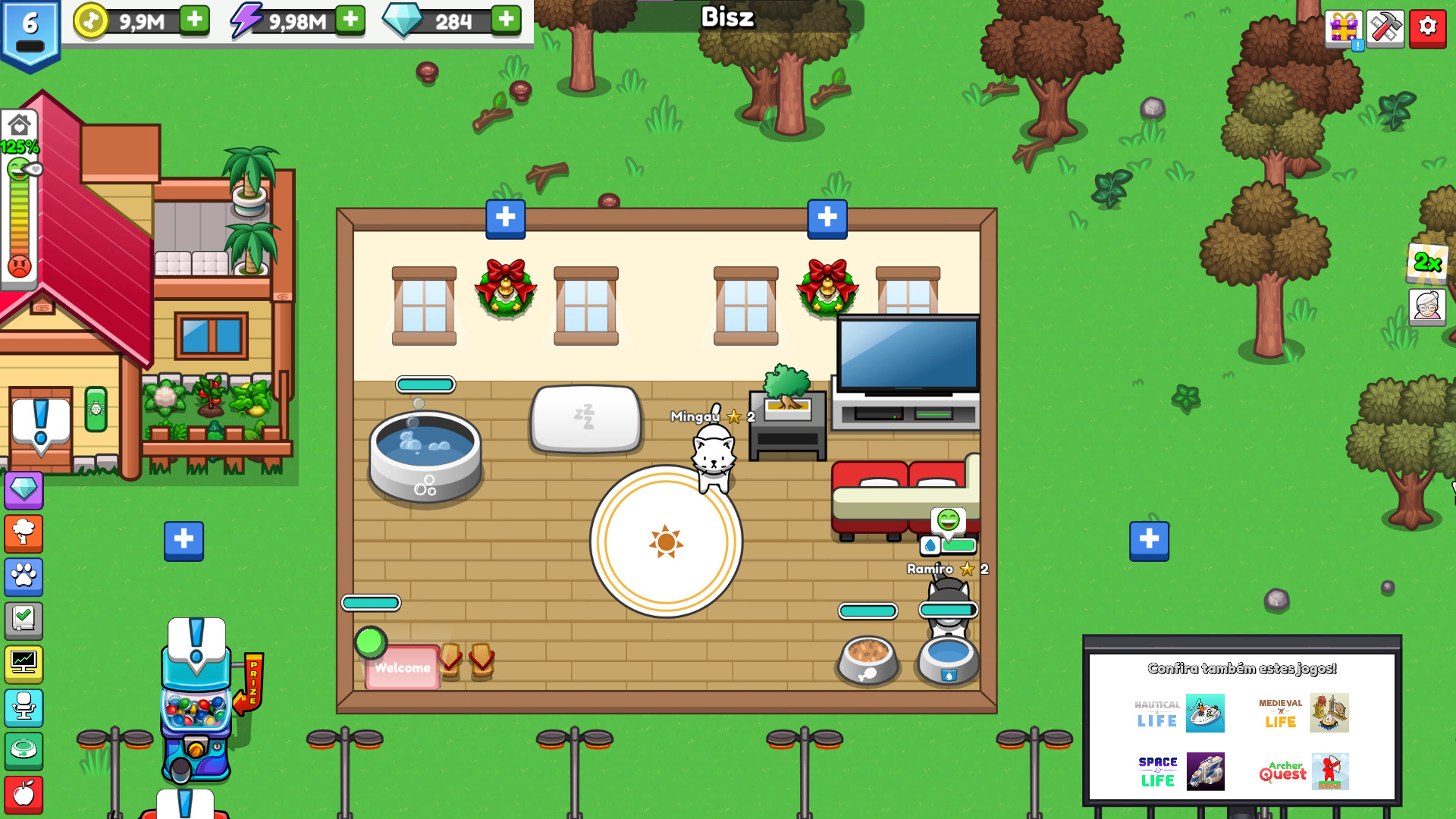1456x819 pixels.
Task: Open the Nautical Life game promo
Action: 1178,714
